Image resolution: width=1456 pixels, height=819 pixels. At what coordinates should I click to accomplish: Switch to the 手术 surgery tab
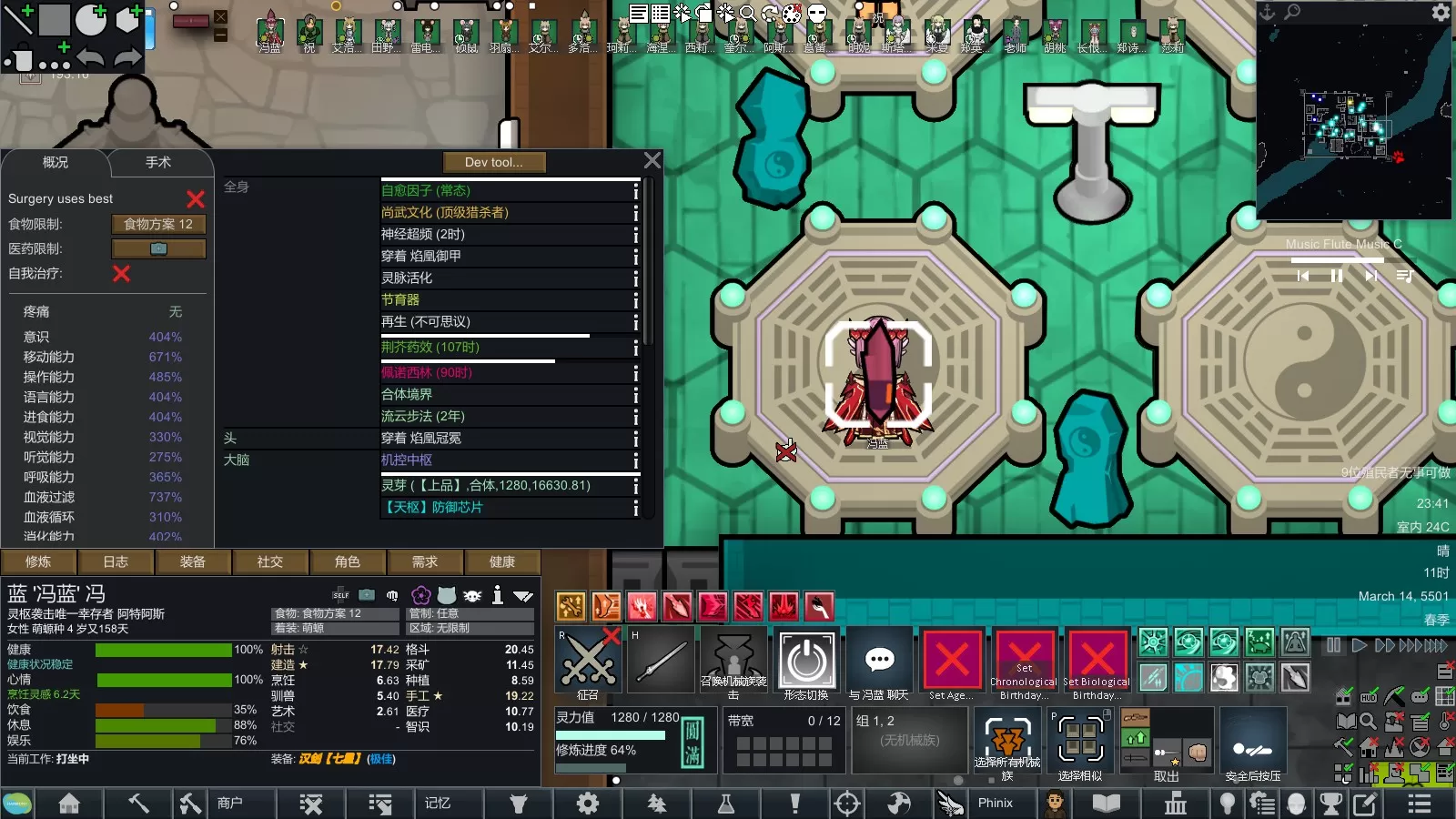pyautogui.click(x=158, y=163)
